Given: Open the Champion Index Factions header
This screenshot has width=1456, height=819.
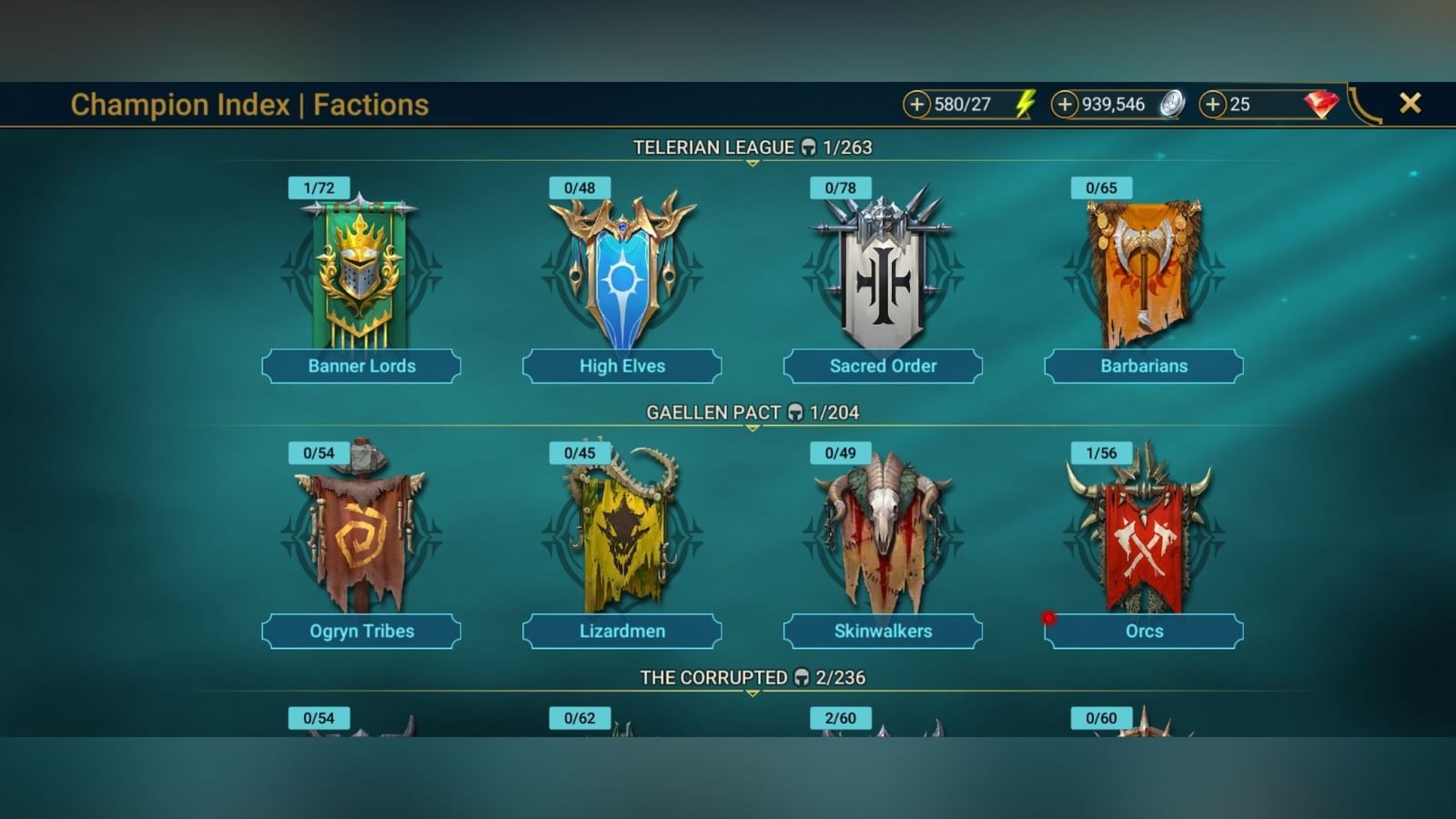Looking at the screenshot, I should coord(250,104).
